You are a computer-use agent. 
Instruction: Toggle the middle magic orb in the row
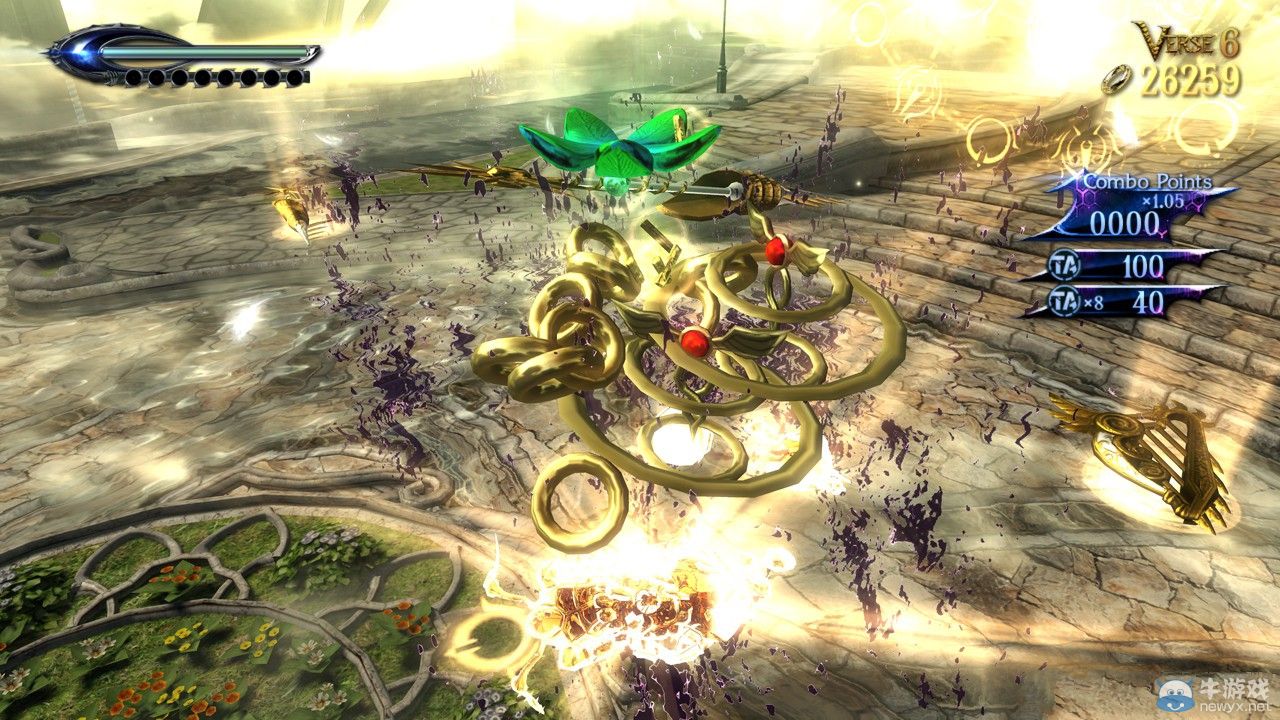[x=212, y=78]
